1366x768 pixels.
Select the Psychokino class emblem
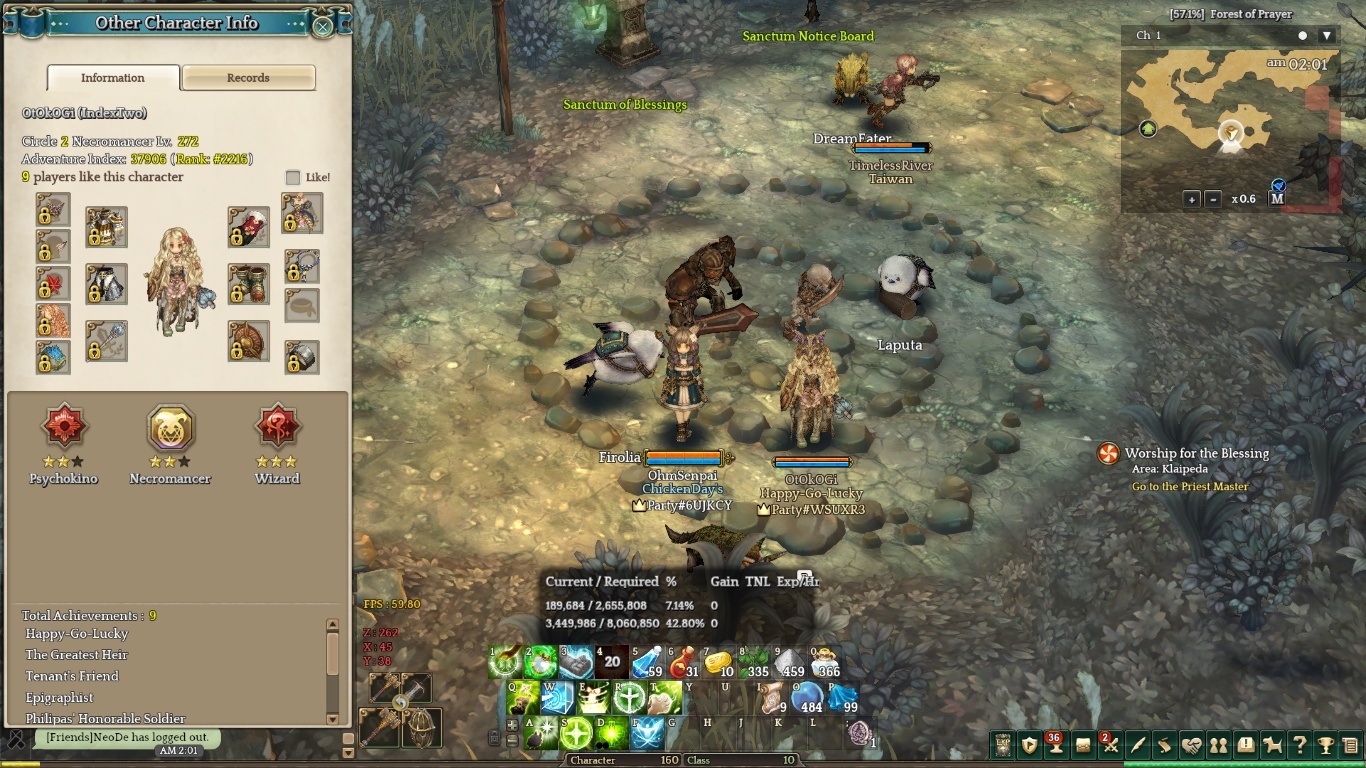63,429
